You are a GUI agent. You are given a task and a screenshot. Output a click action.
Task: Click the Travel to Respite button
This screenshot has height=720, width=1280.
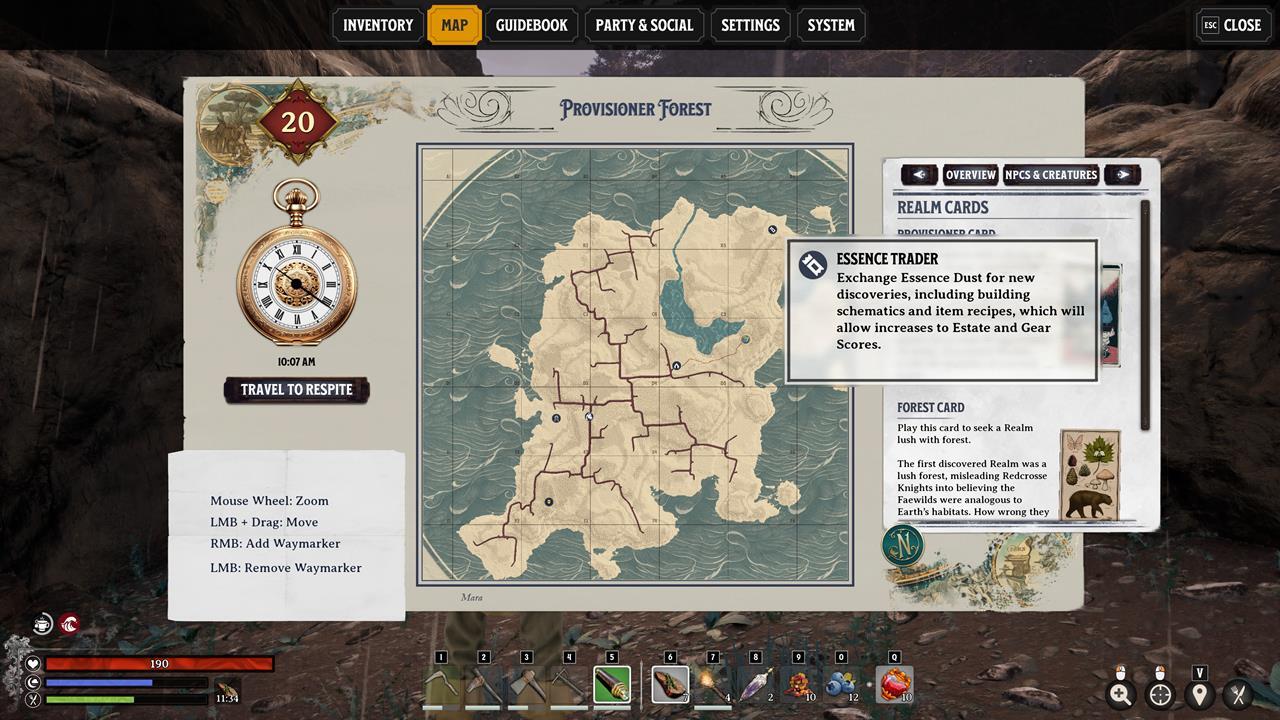[x=296, y=390]
